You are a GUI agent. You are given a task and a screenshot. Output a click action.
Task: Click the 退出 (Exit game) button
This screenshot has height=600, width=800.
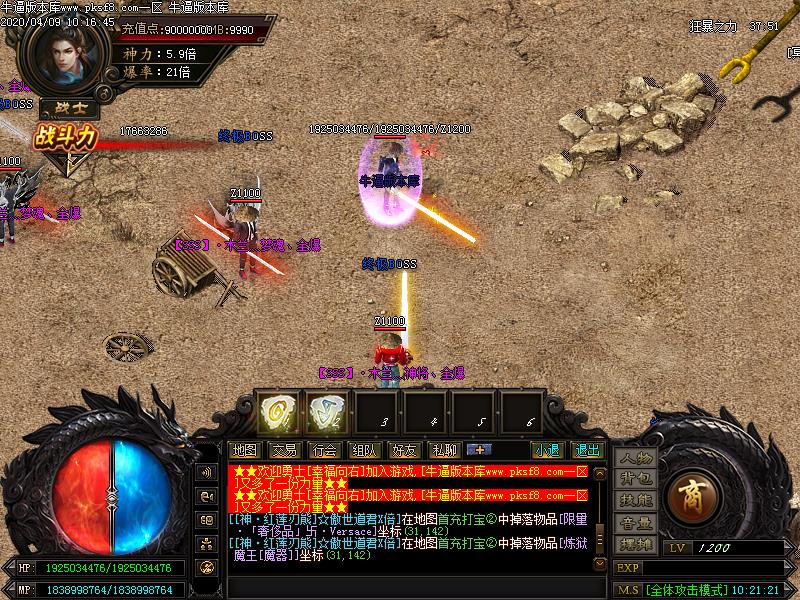(587, 450)
